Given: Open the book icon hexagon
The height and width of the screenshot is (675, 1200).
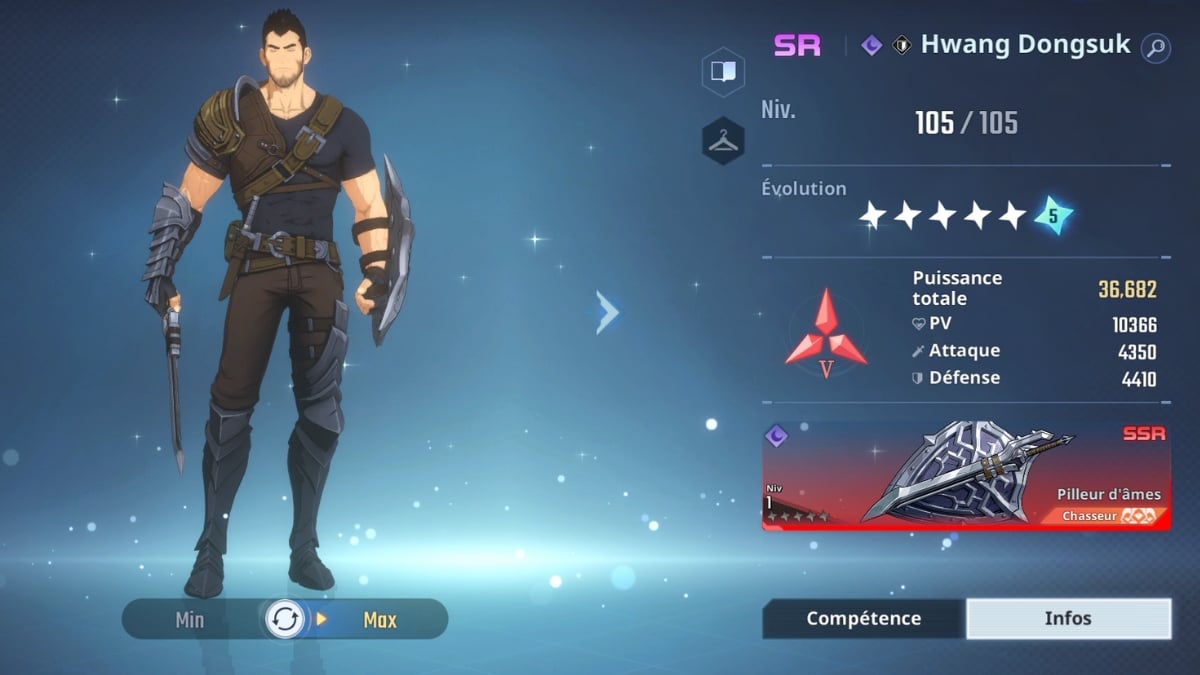Looking at the screenshot, I should pos(722,72).
